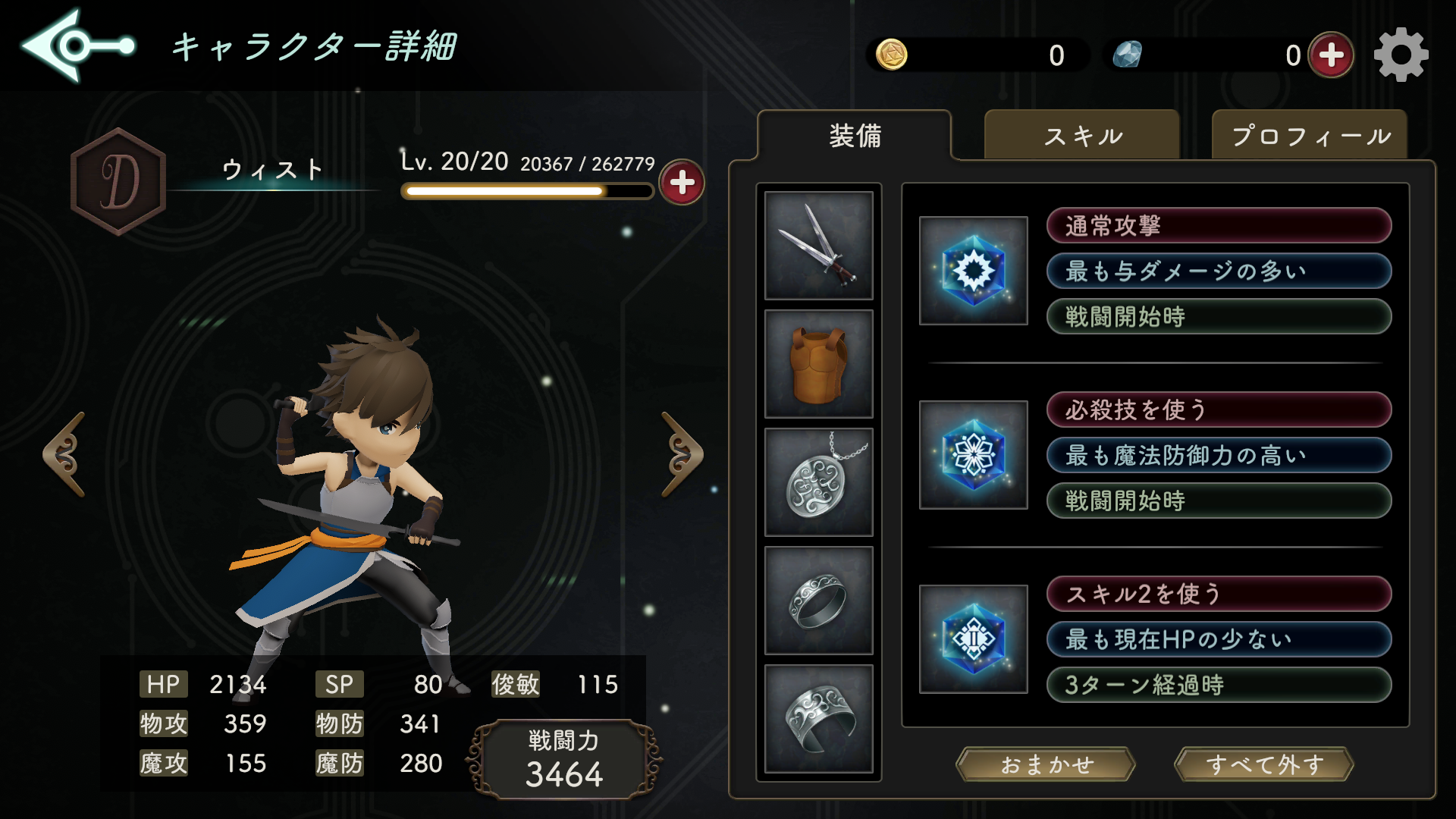This screenshot has width=1456, height=819.
Task: Select the twin swords weapon slot
Action: click(819, 245)
